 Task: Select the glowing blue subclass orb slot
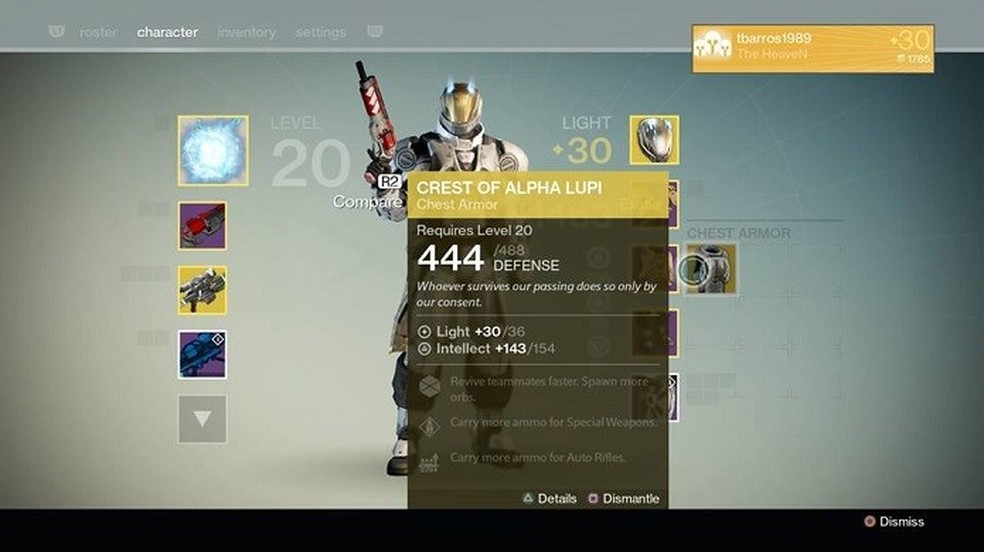click(x=213, y=150)
